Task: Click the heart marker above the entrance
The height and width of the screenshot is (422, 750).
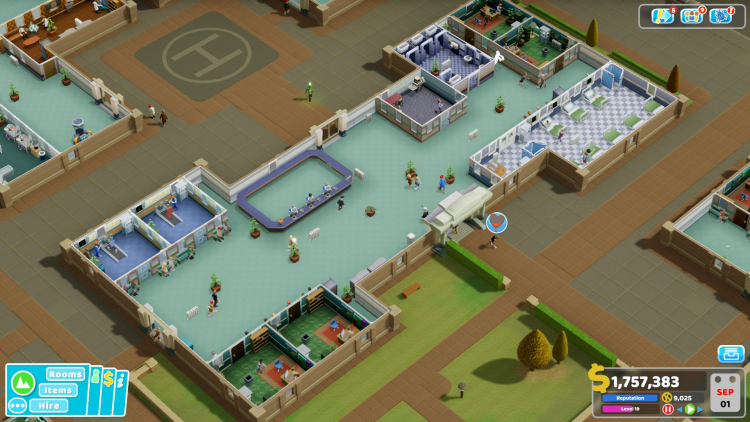Action: (496, 222)
